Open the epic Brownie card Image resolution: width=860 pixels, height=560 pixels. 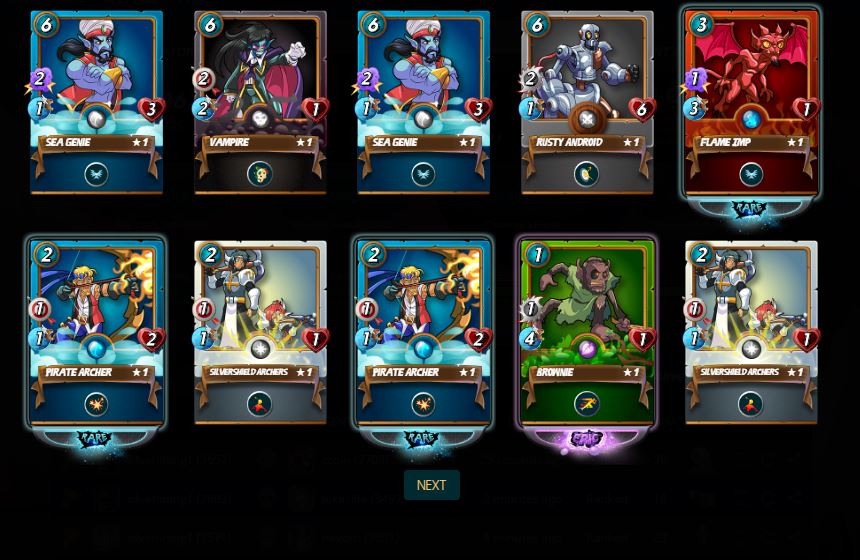pyautogui.click(x=587, y=332)
